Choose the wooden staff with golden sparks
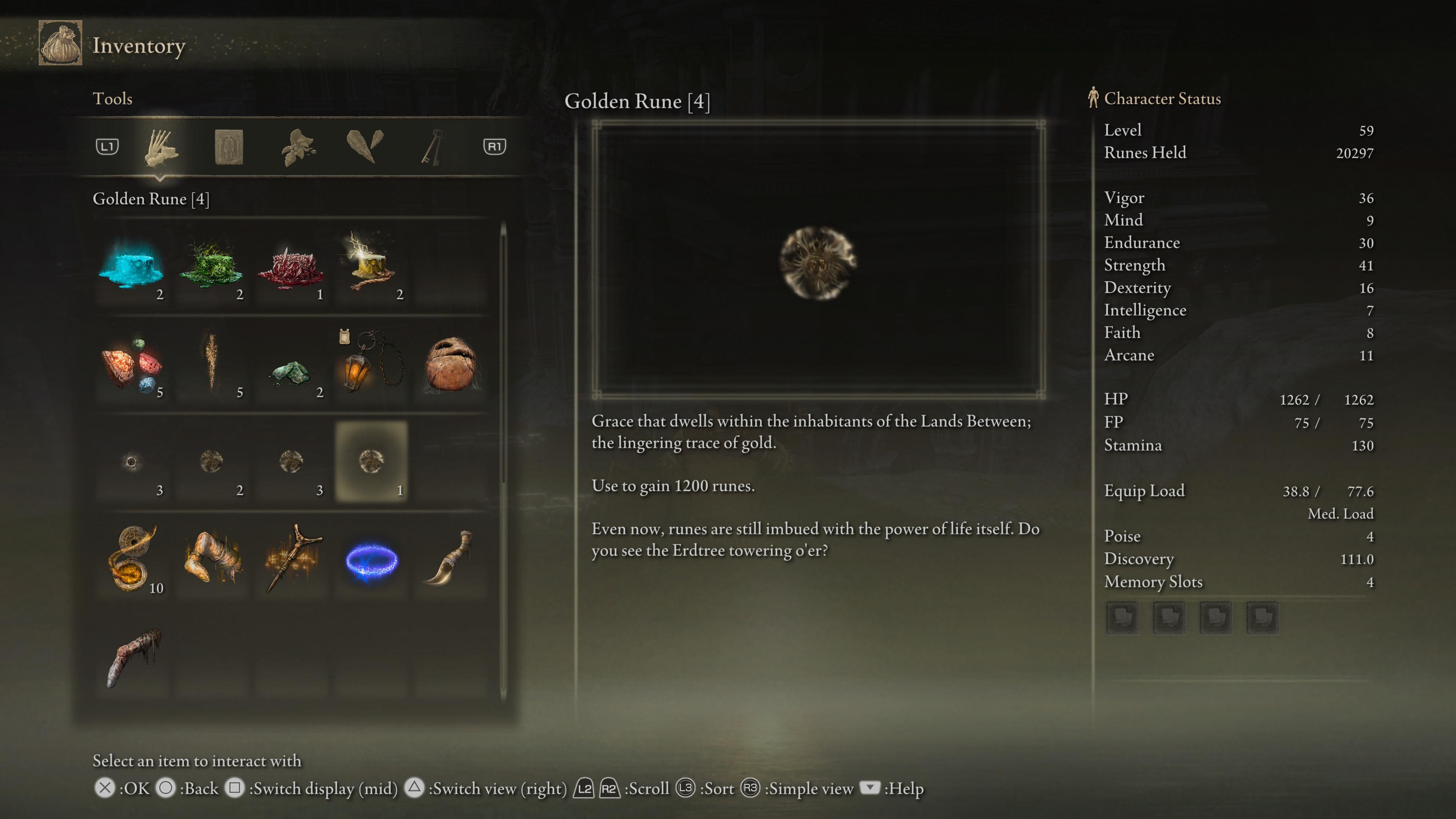The height and width of the screenshot is (819, 1456). tap(291, 560)
